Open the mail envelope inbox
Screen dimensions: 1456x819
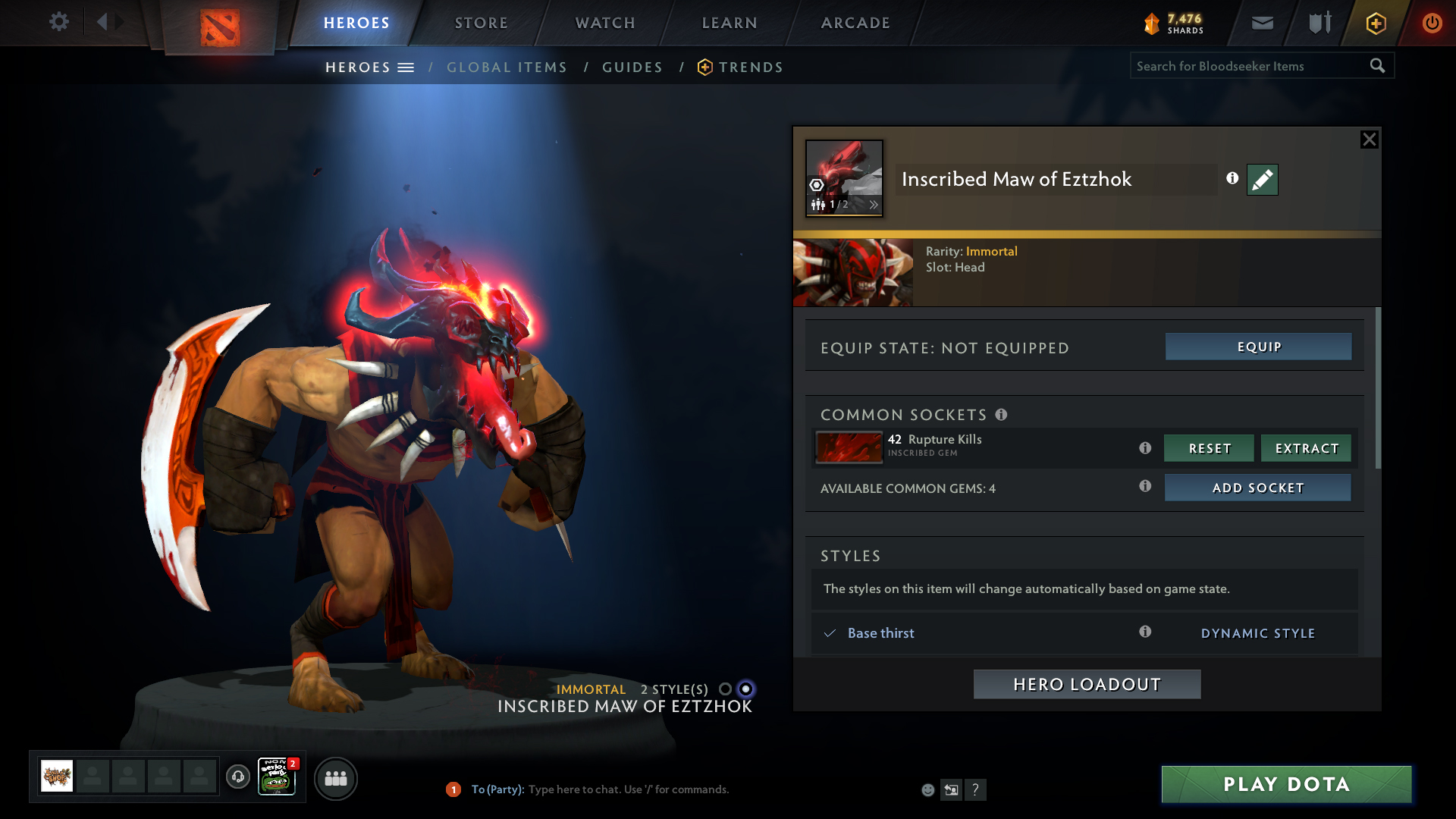[x=1262, y=23]
